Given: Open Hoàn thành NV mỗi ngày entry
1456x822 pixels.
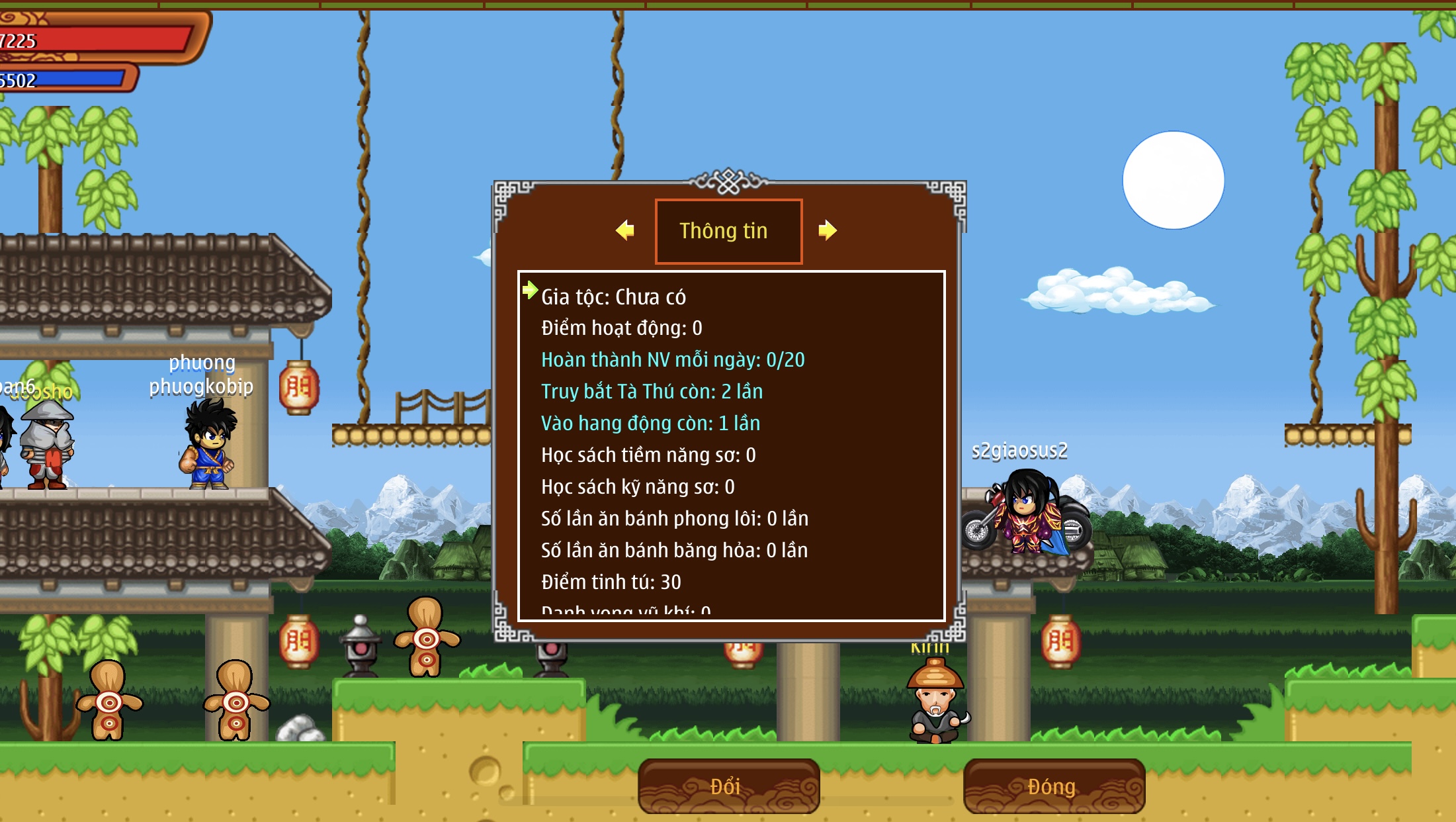Looking at the screenshot, I should coord(672,360).
